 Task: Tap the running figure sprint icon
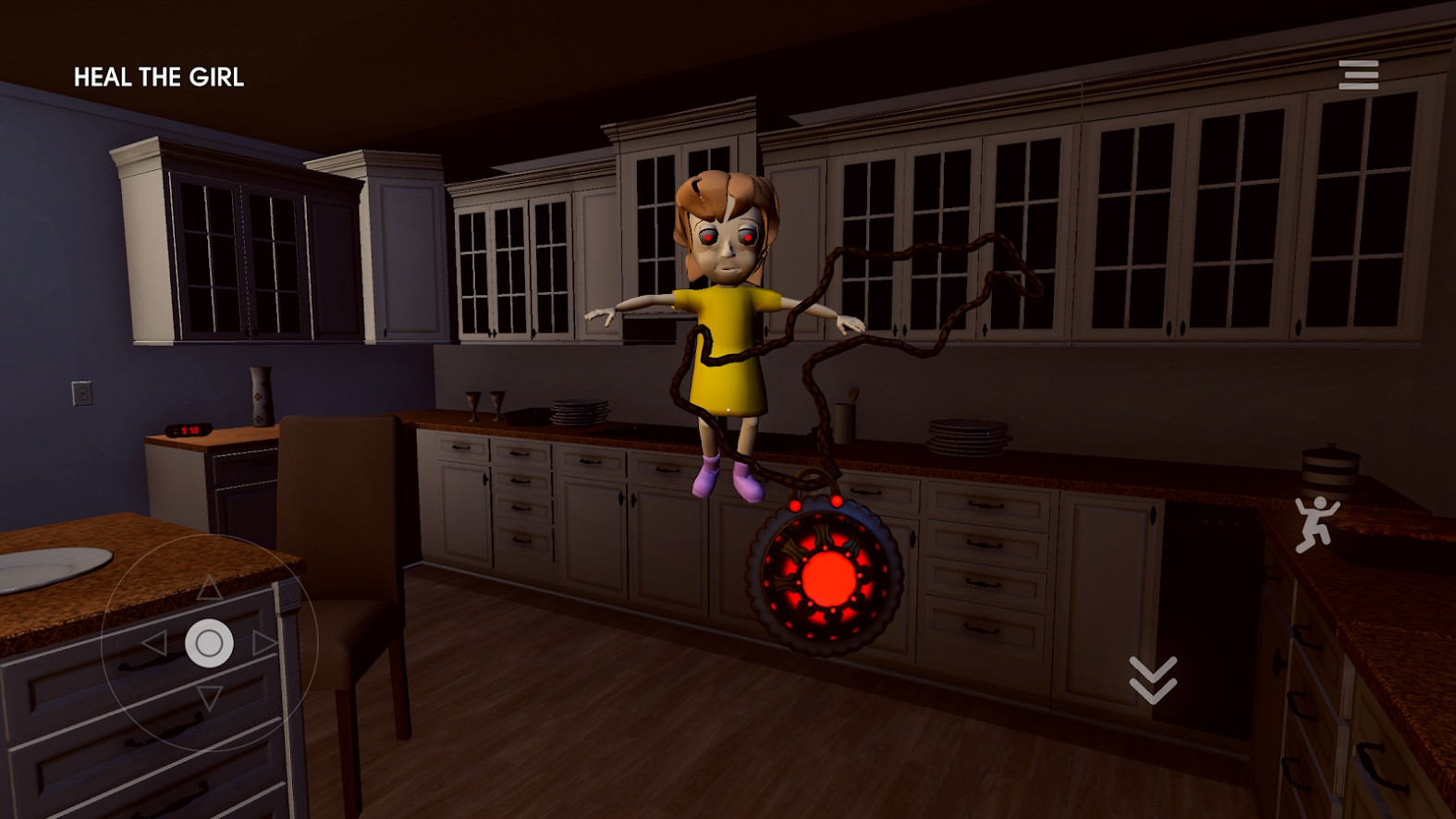pyautogui.click(x=1315, y=524)
